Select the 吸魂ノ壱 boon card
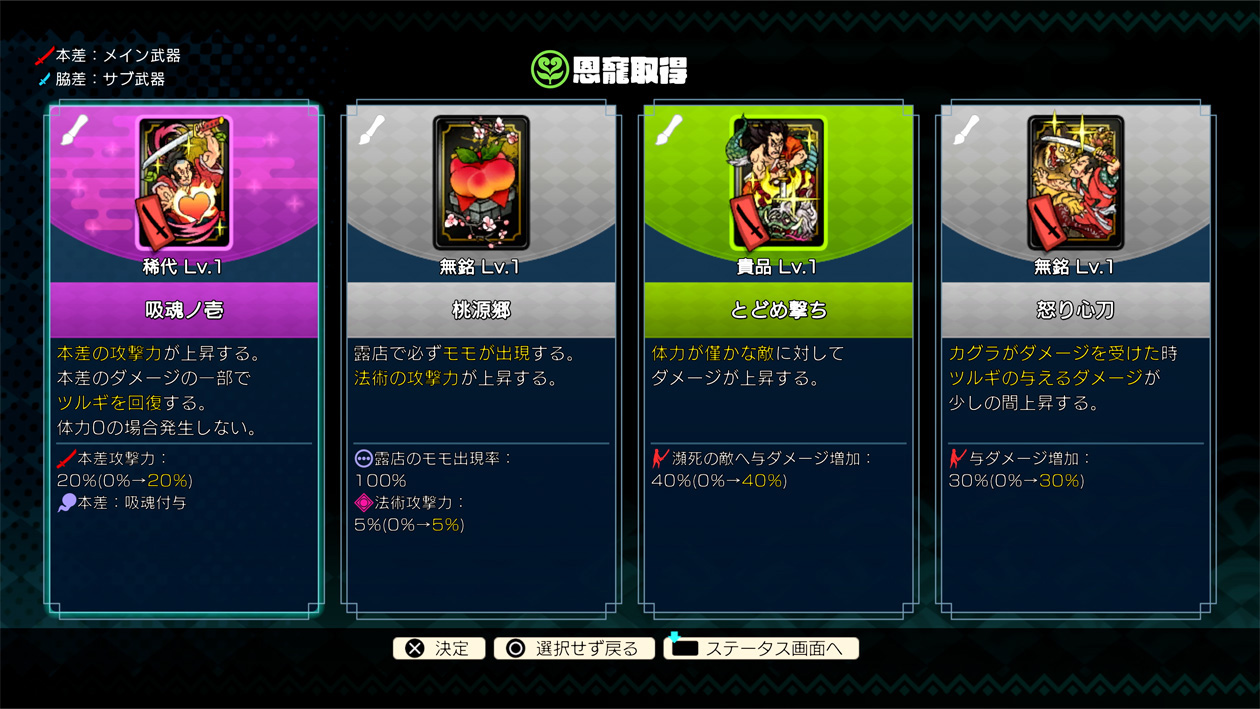 pyautogui.click(x=183, y=360)
